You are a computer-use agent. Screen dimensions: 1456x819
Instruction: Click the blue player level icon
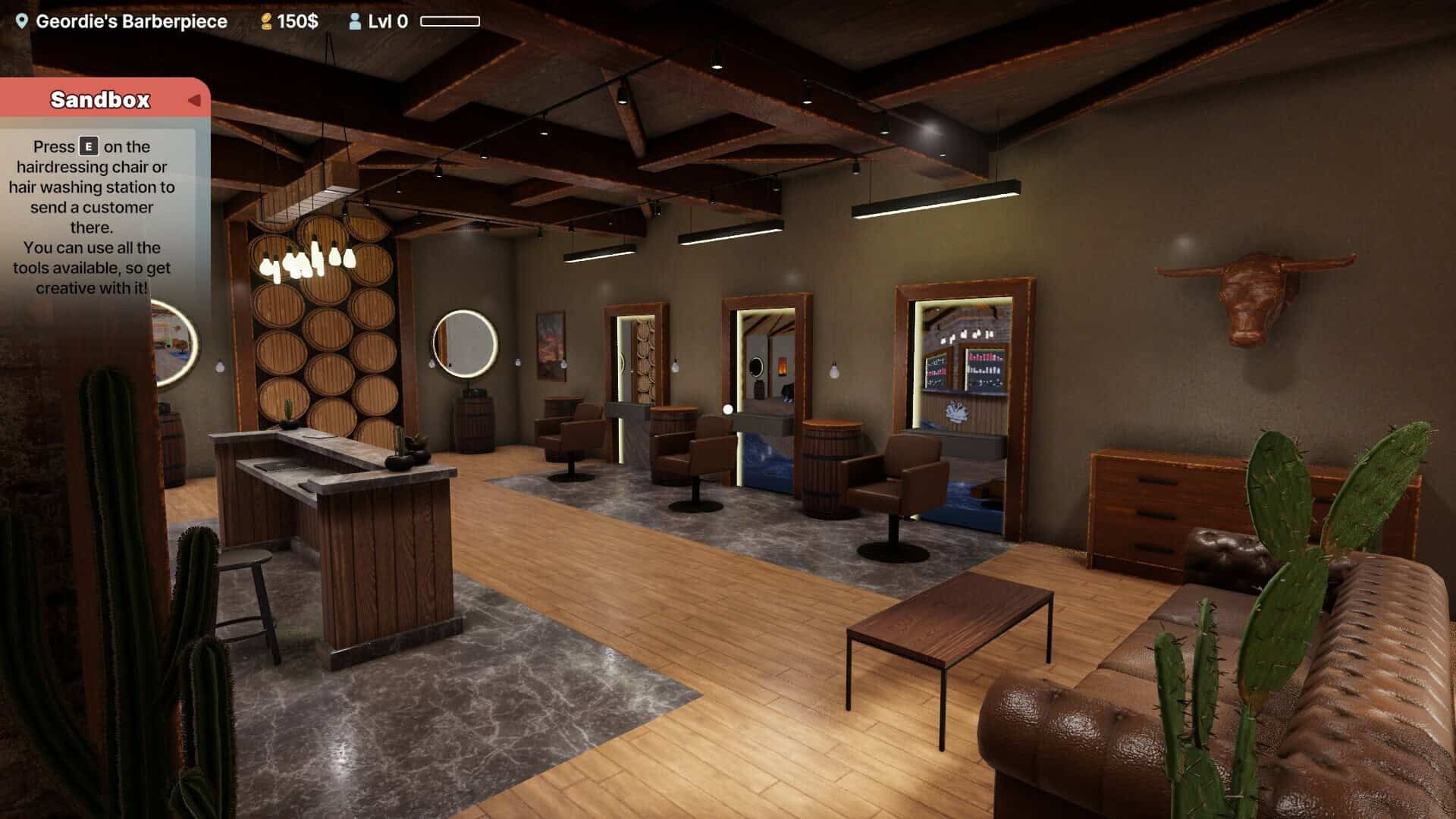pyautogui.click(x=355, y=20)
